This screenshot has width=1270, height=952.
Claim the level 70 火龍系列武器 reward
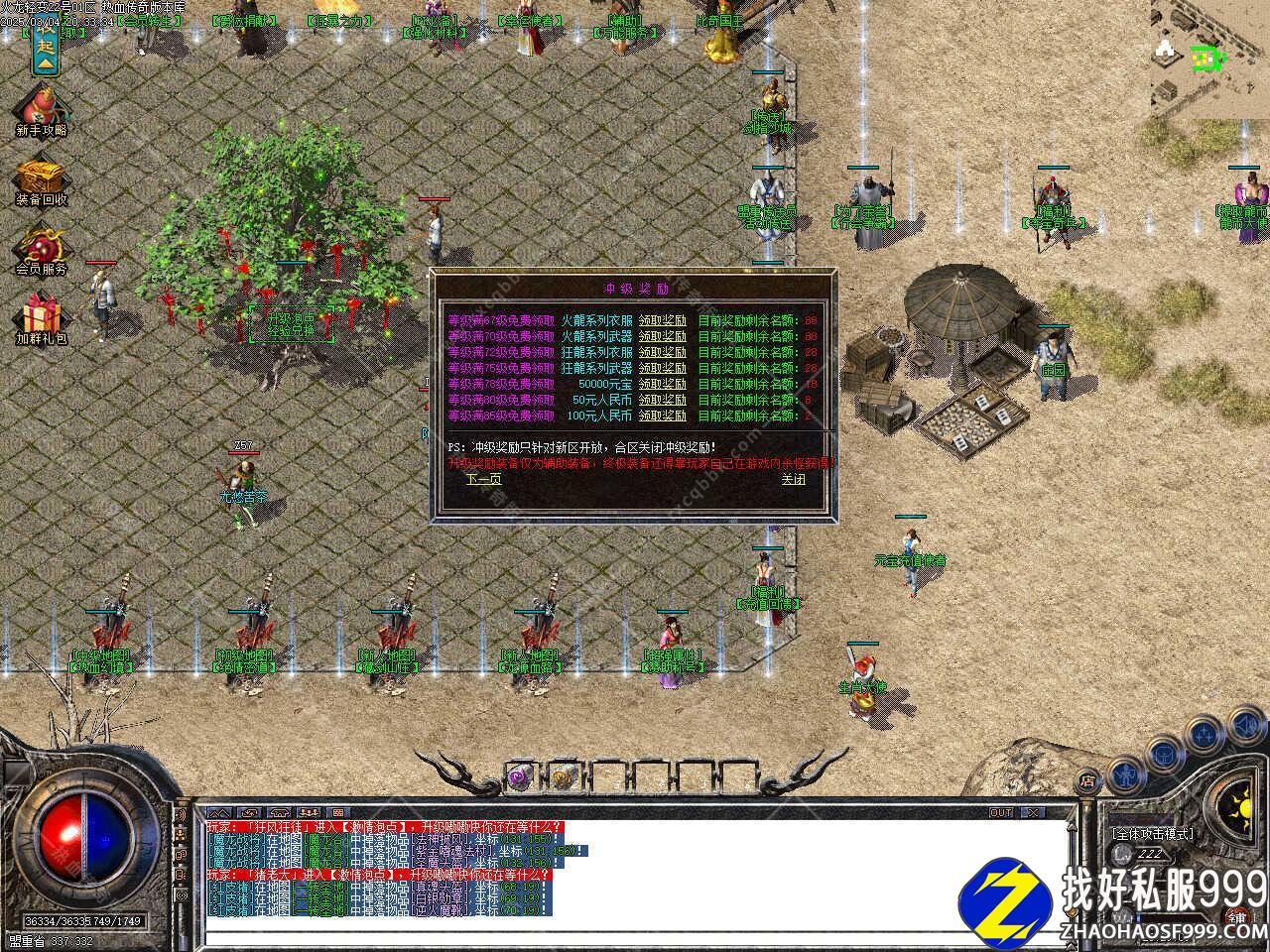(x=662, y=336)
